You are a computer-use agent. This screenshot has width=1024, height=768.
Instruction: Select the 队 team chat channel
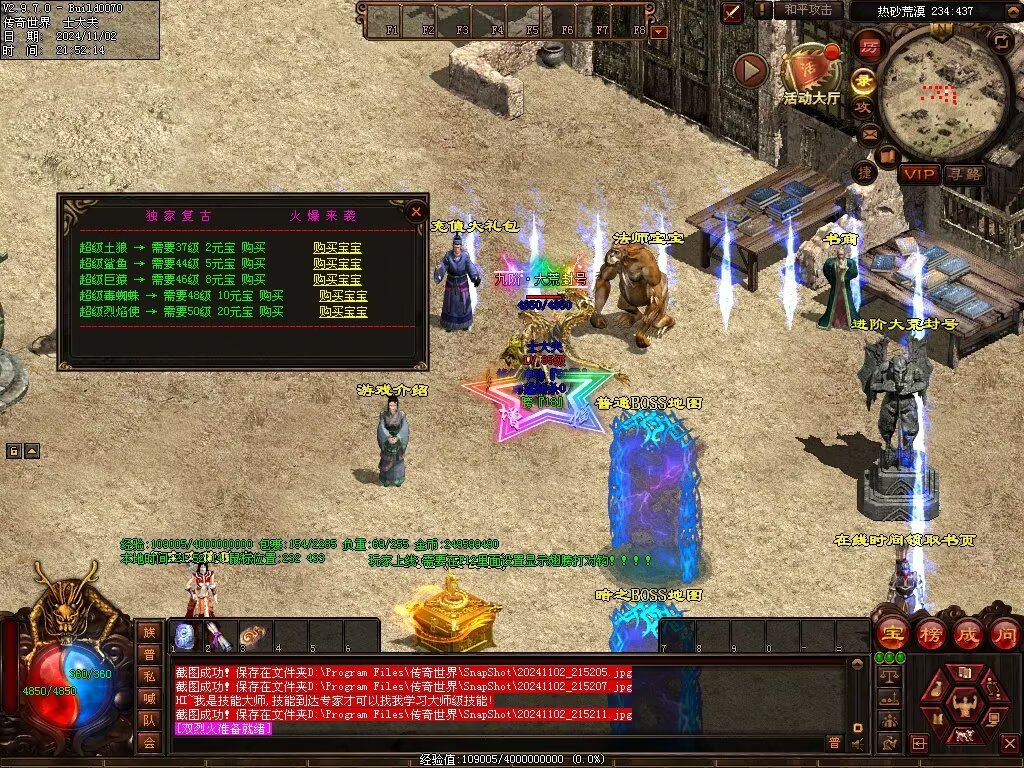pos(149,720)
